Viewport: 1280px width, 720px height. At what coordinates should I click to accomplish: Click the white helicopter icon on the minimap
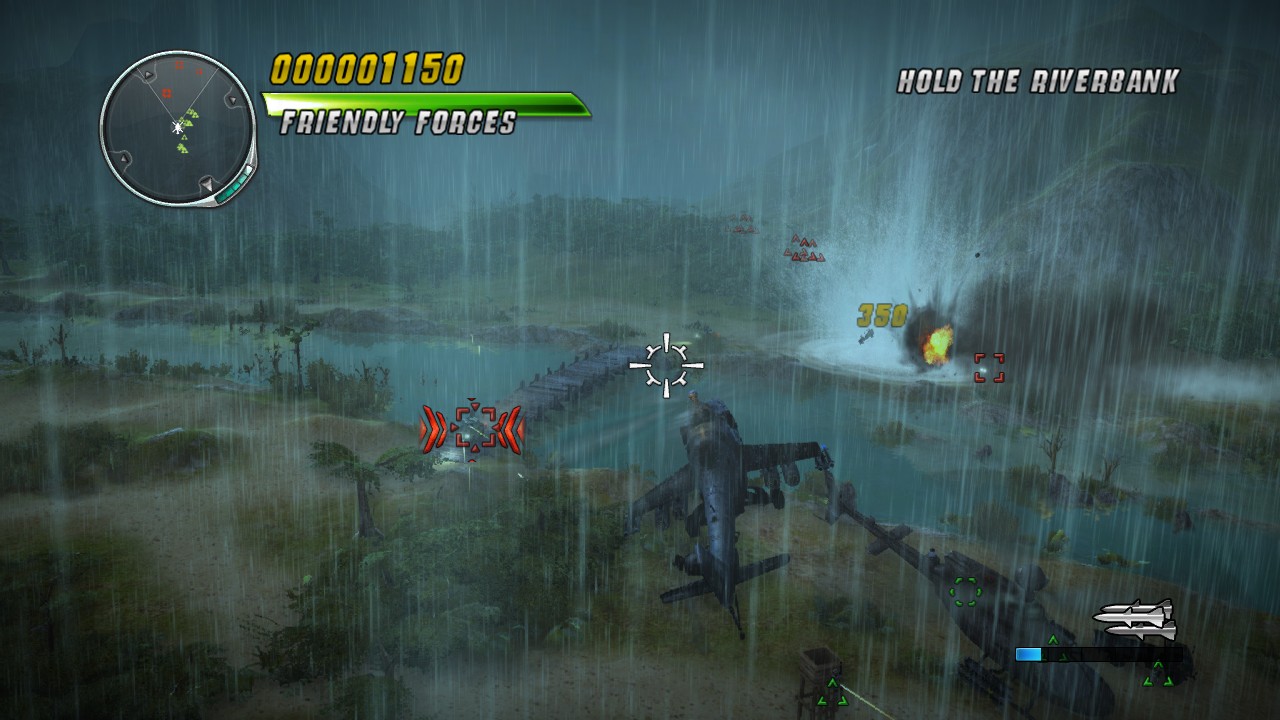point(177,127)
